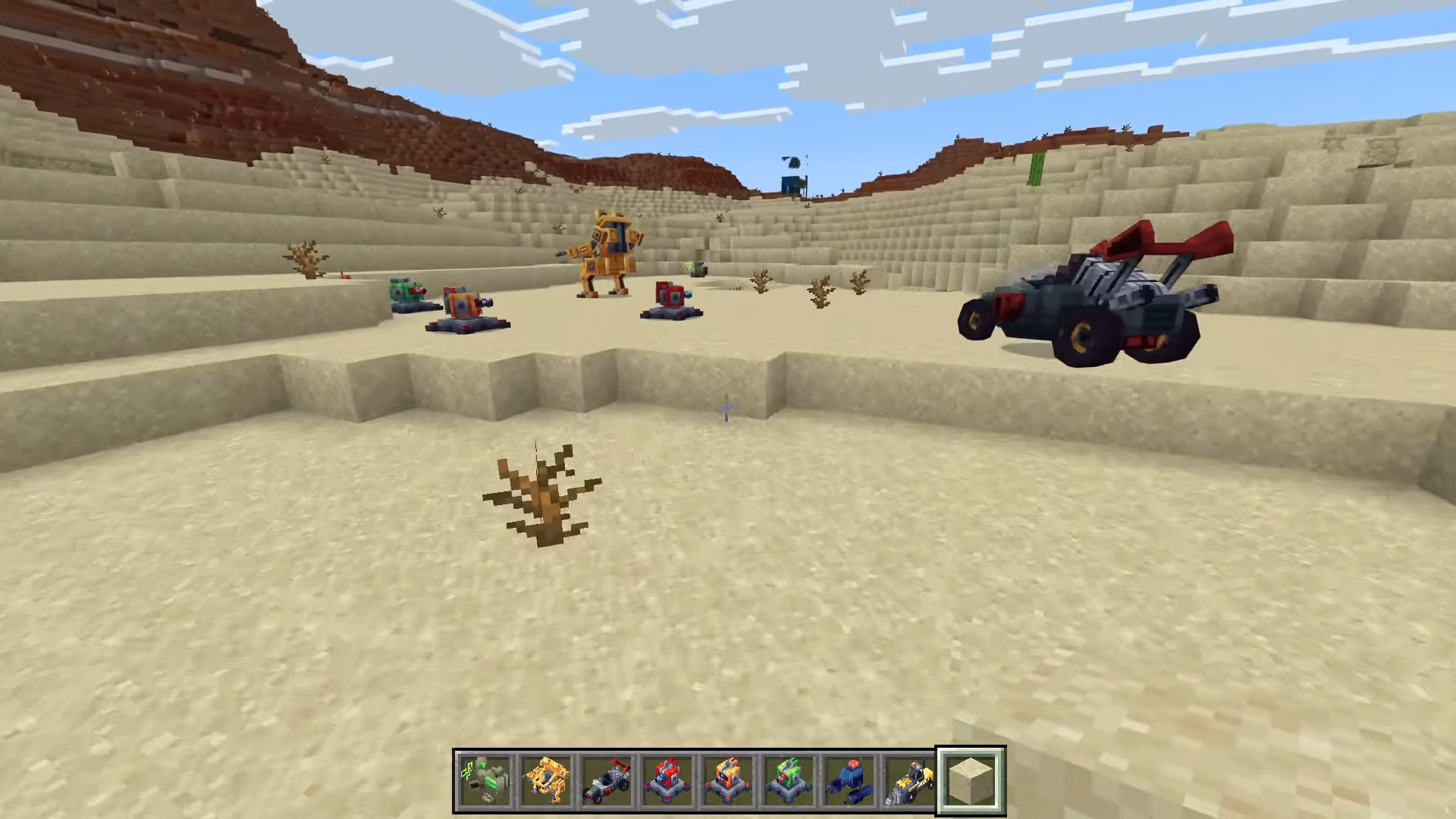This screenshot has width=1456, height=819.
Task: Select the blue robot hotbar item
Action: click(x=847, y=777)
